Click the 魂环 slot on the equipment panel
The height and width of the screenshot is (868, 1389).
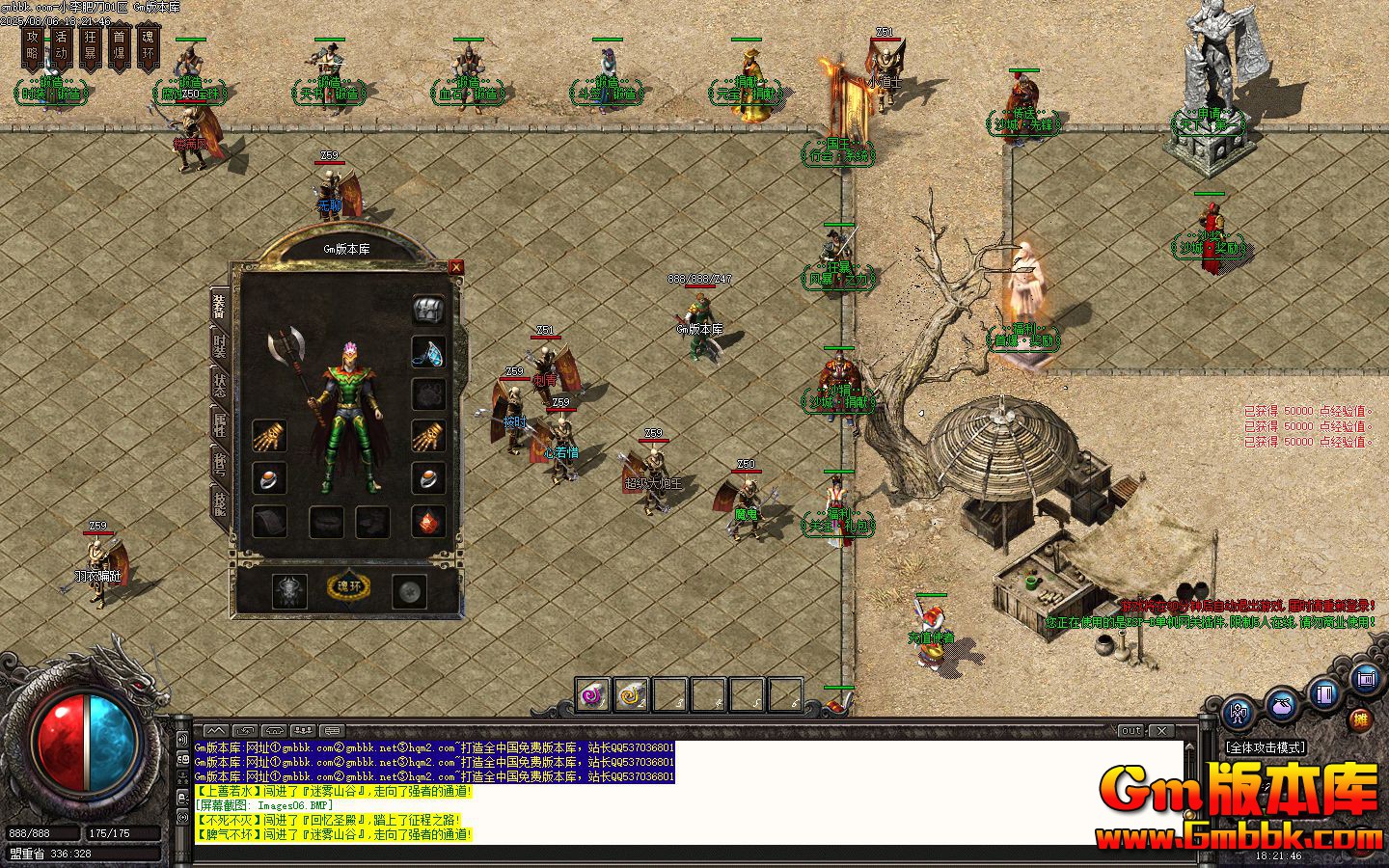click(x=347, y=584)
